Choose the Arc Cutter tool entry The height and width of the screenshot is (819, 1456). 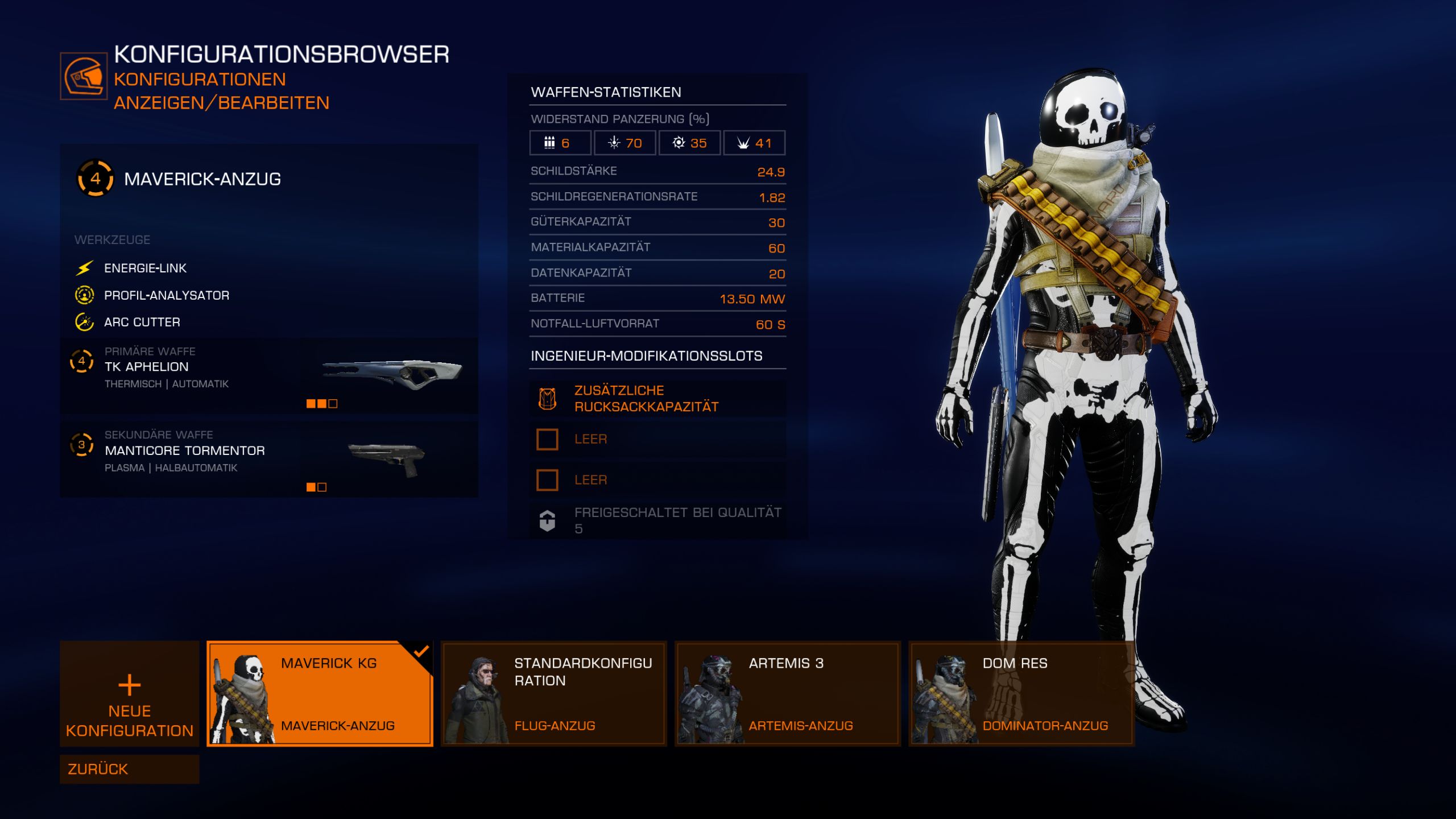[142, 322]
